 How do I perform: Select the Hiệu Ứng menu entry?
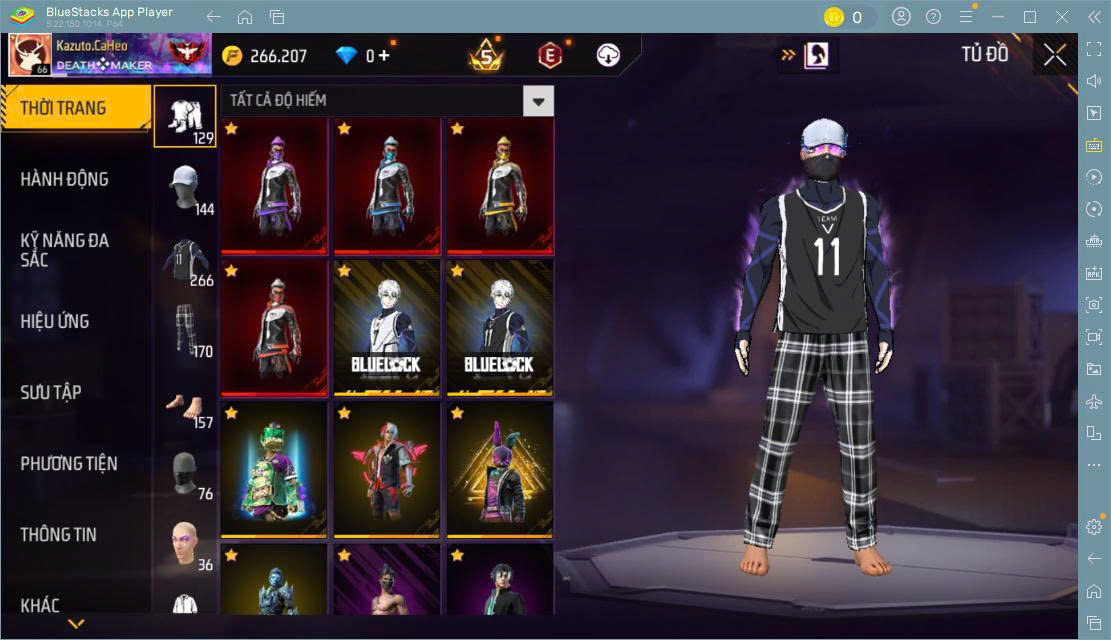click(55, 321)
